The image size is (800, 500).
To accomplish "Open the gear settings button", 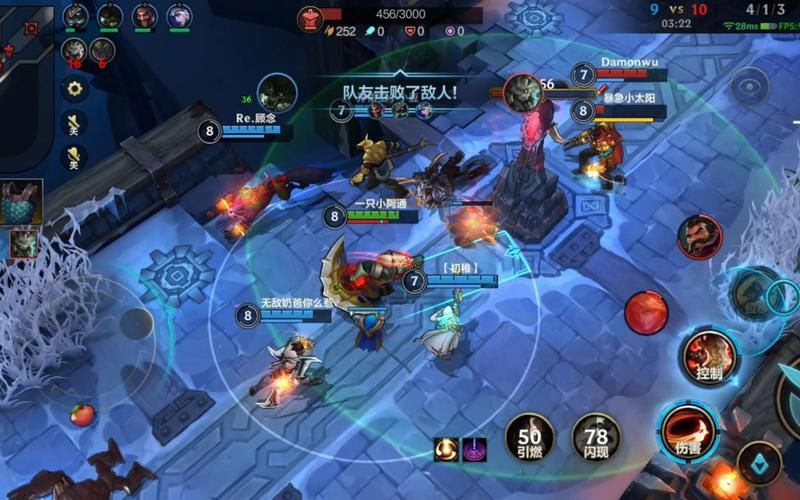I will (x=73, y=88).
